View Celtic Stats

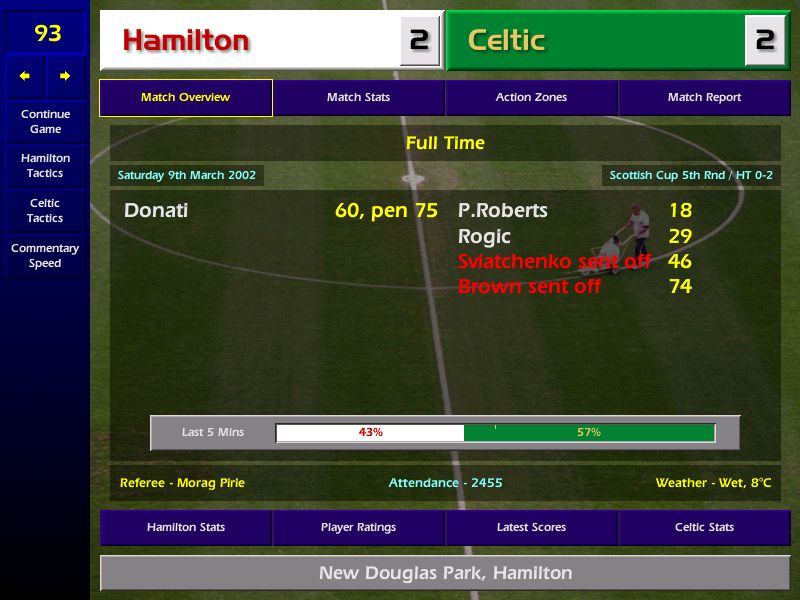[704, 527]
